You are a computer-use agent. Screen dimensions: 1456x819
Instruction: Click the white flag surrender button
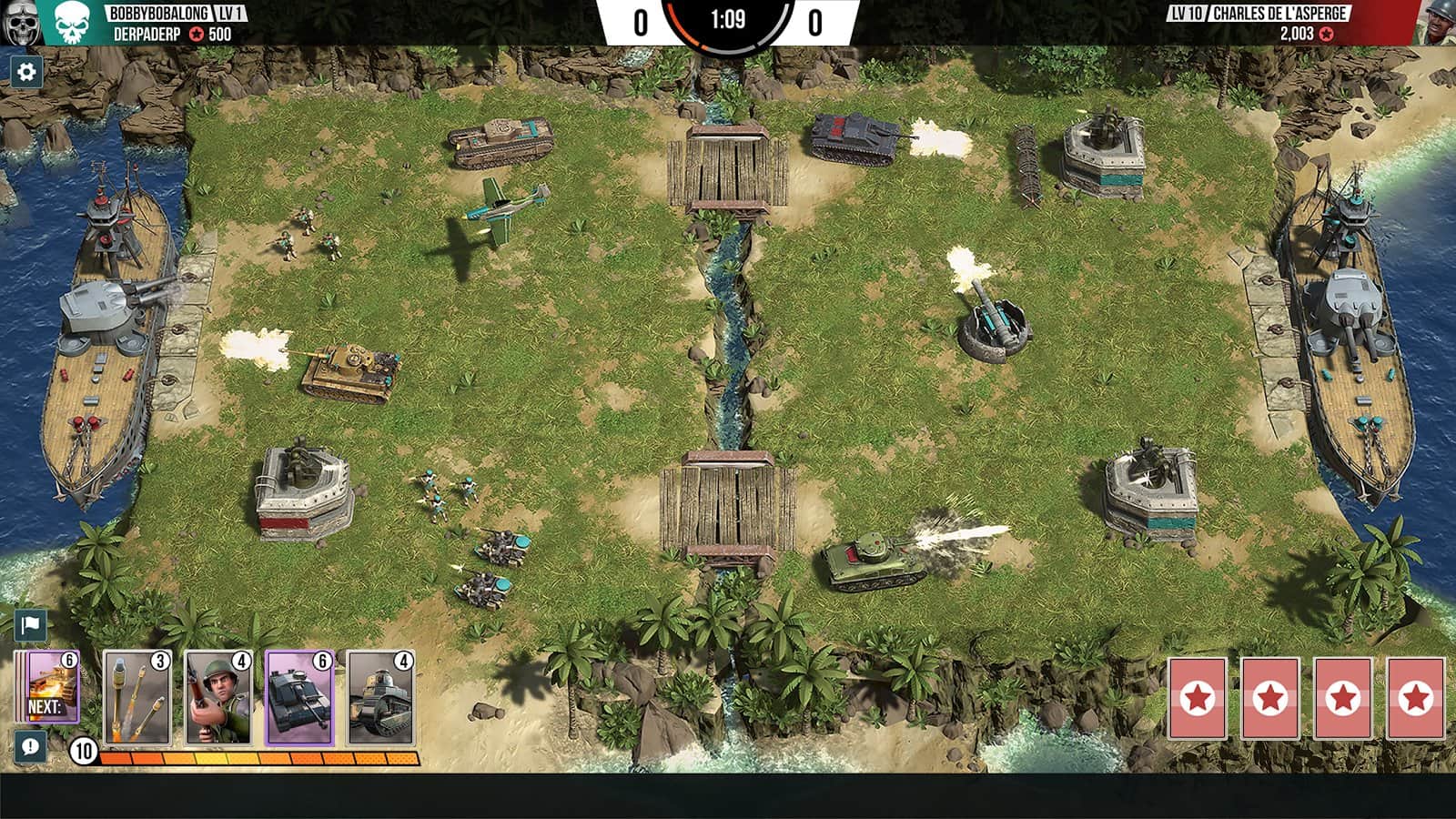click(x=30, y=624)
